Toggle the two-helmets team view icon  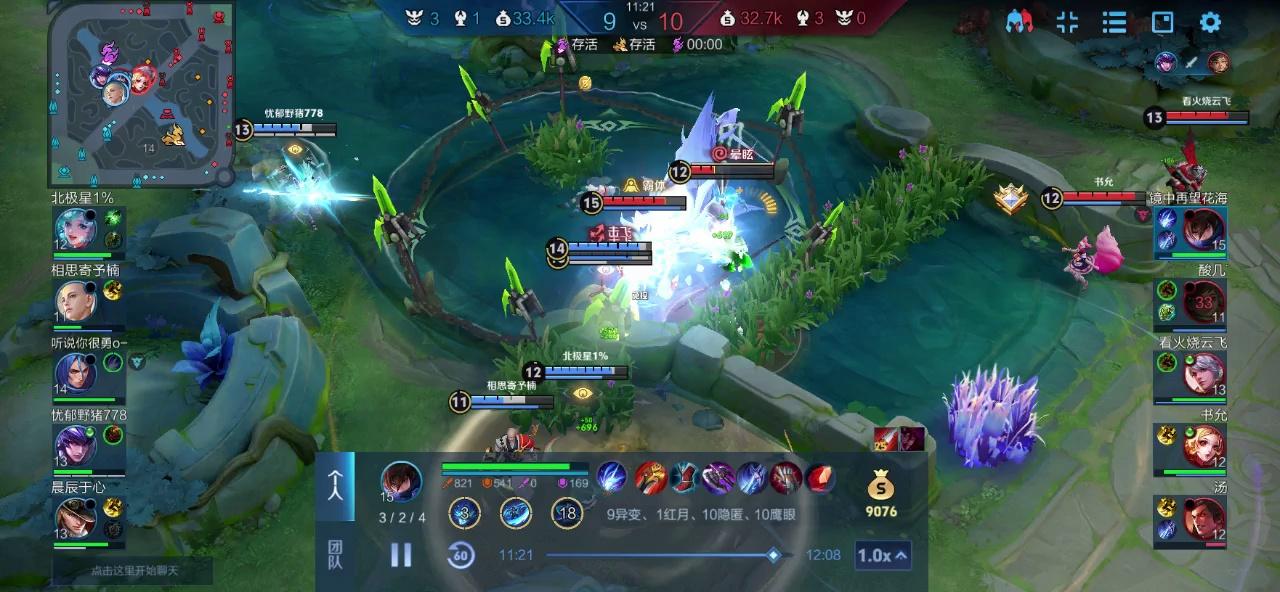[x=1019, y=22]
